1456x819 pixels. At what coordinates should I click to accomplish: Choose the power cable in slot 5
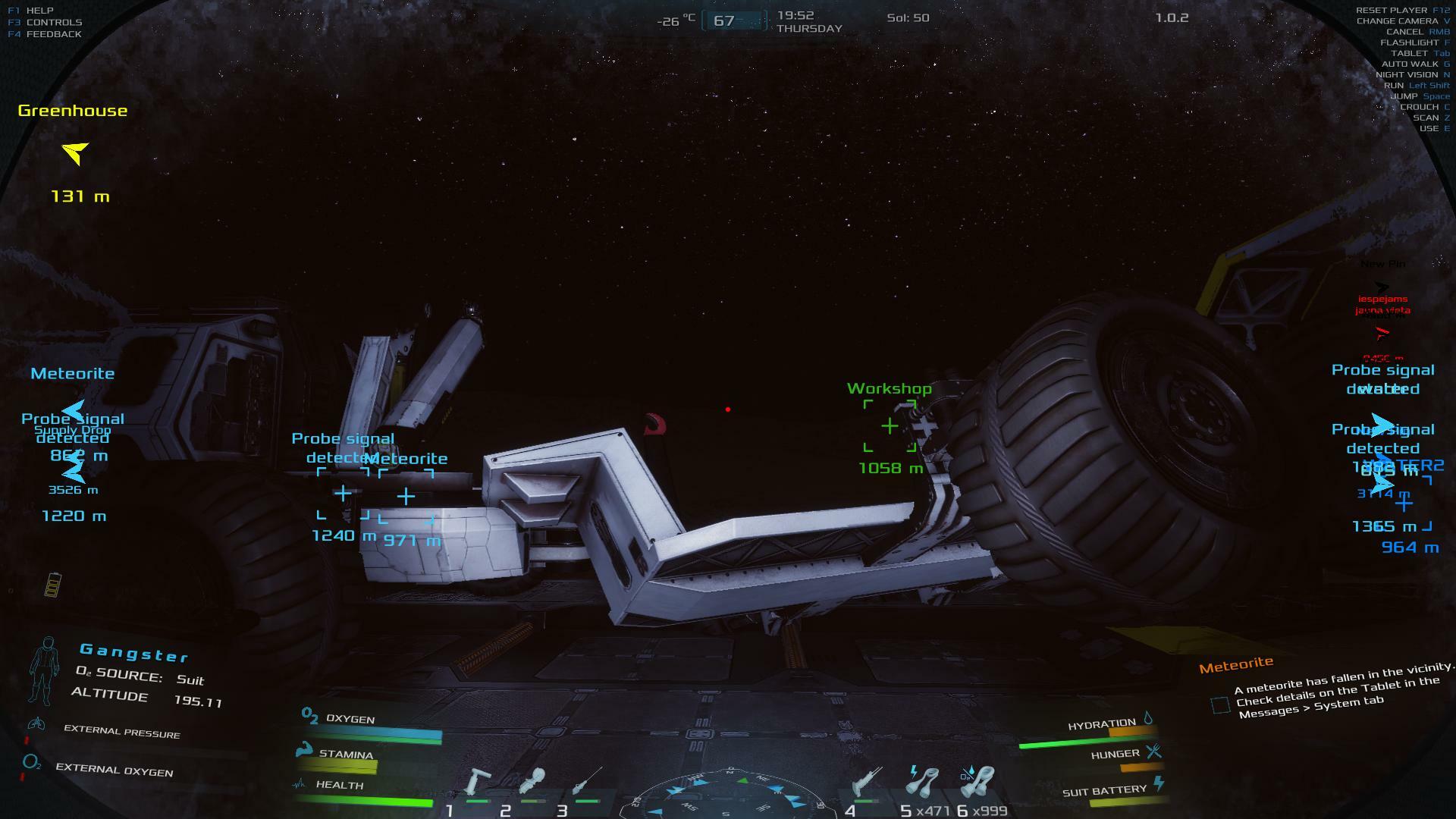pyautogui.click(x=923, y=782)
